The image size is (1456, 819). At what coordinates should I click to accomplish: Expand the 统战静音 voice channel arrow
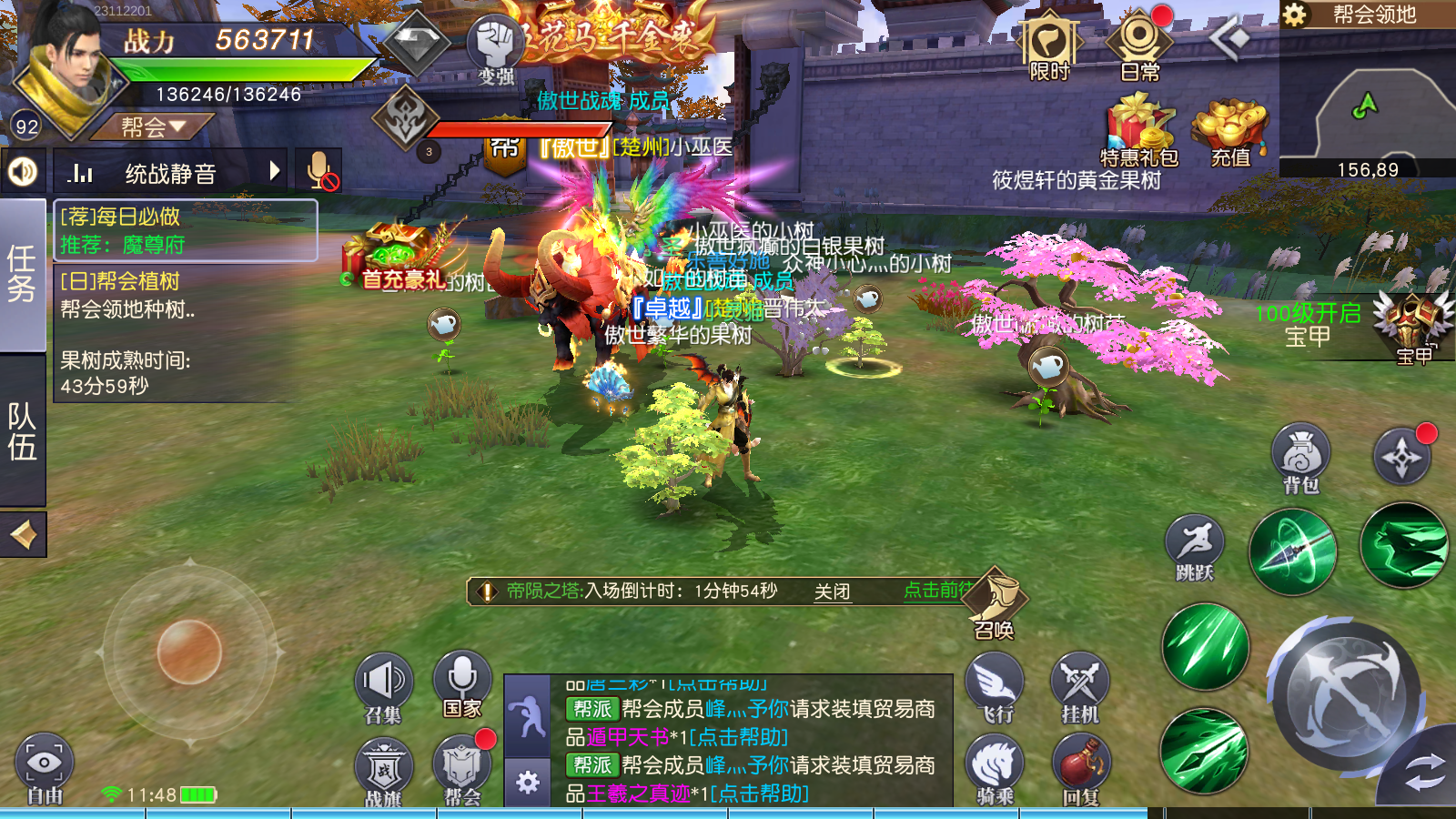tap(275, 170)
